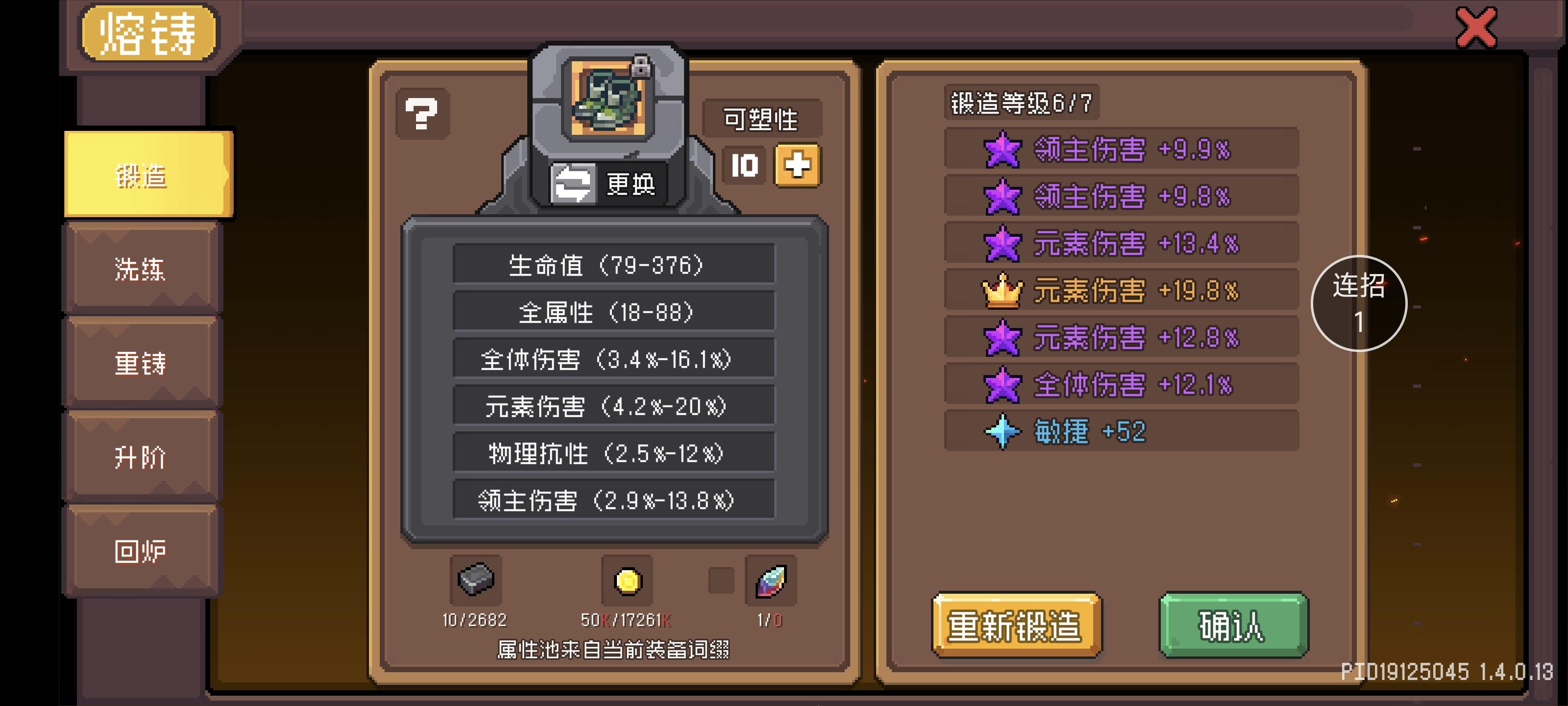1568x706 pixels.
Task: Open the 升阶 tab
Action: pyautogui.click(x=141, y=457)
